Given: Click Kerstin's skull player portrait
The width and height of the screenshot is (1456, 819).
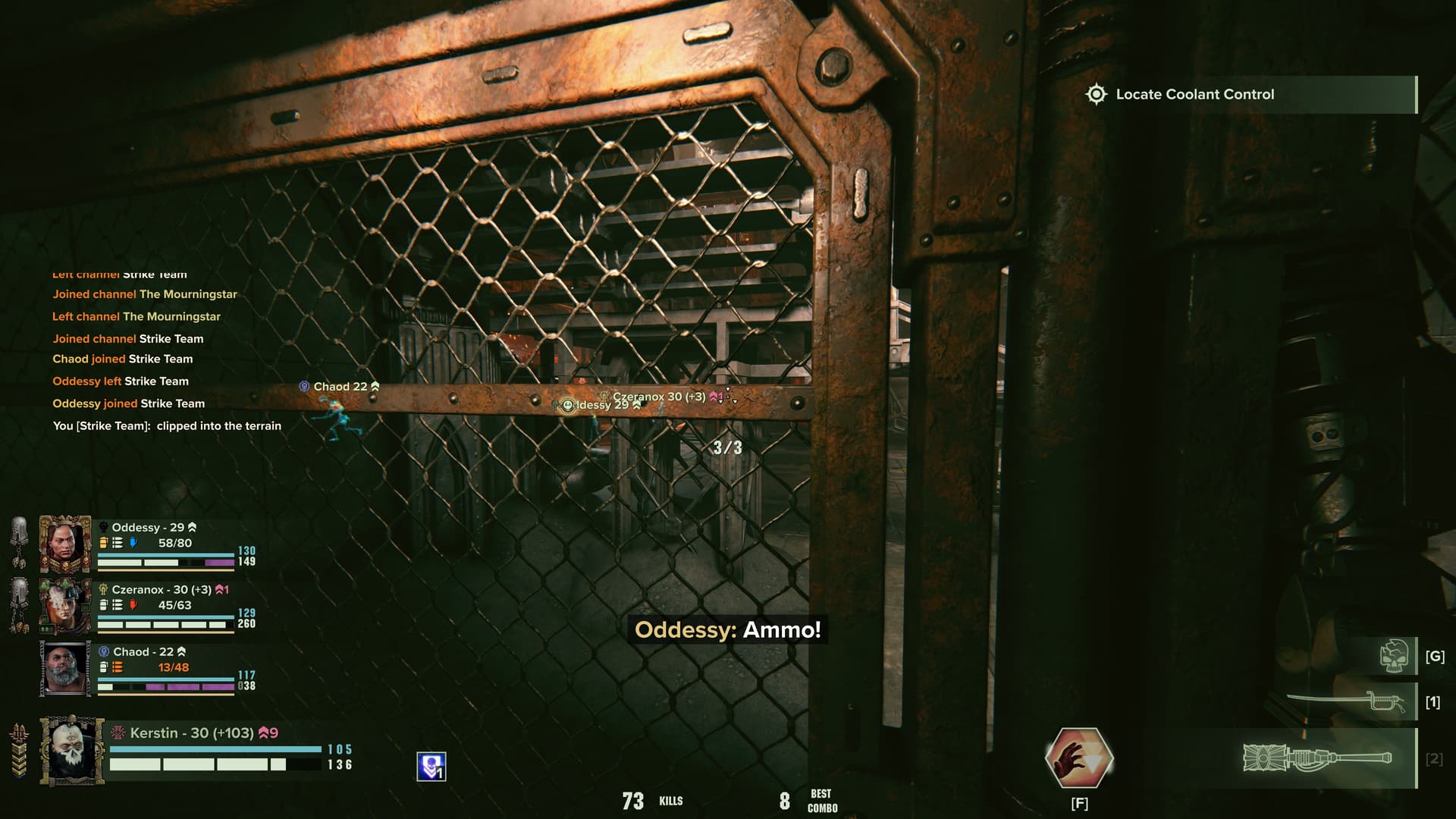Looking at the screenshot, I should [x=72, y=750].
